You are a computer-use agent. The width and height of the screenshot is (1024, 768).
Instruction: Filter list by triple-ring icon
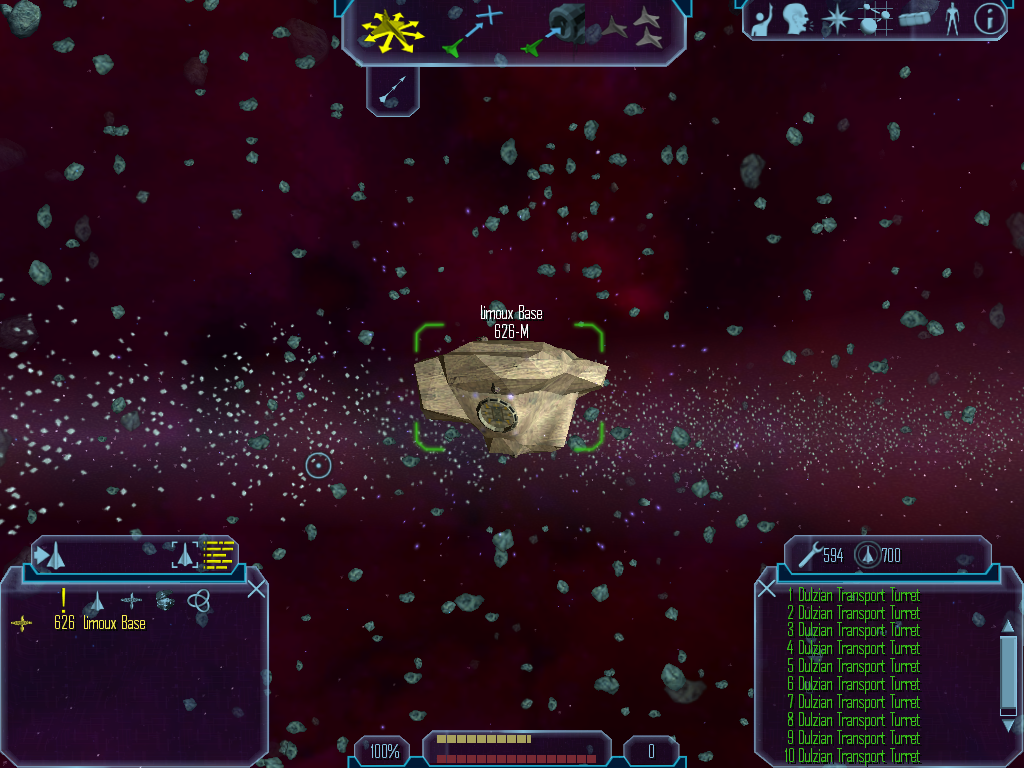point(198,600)
